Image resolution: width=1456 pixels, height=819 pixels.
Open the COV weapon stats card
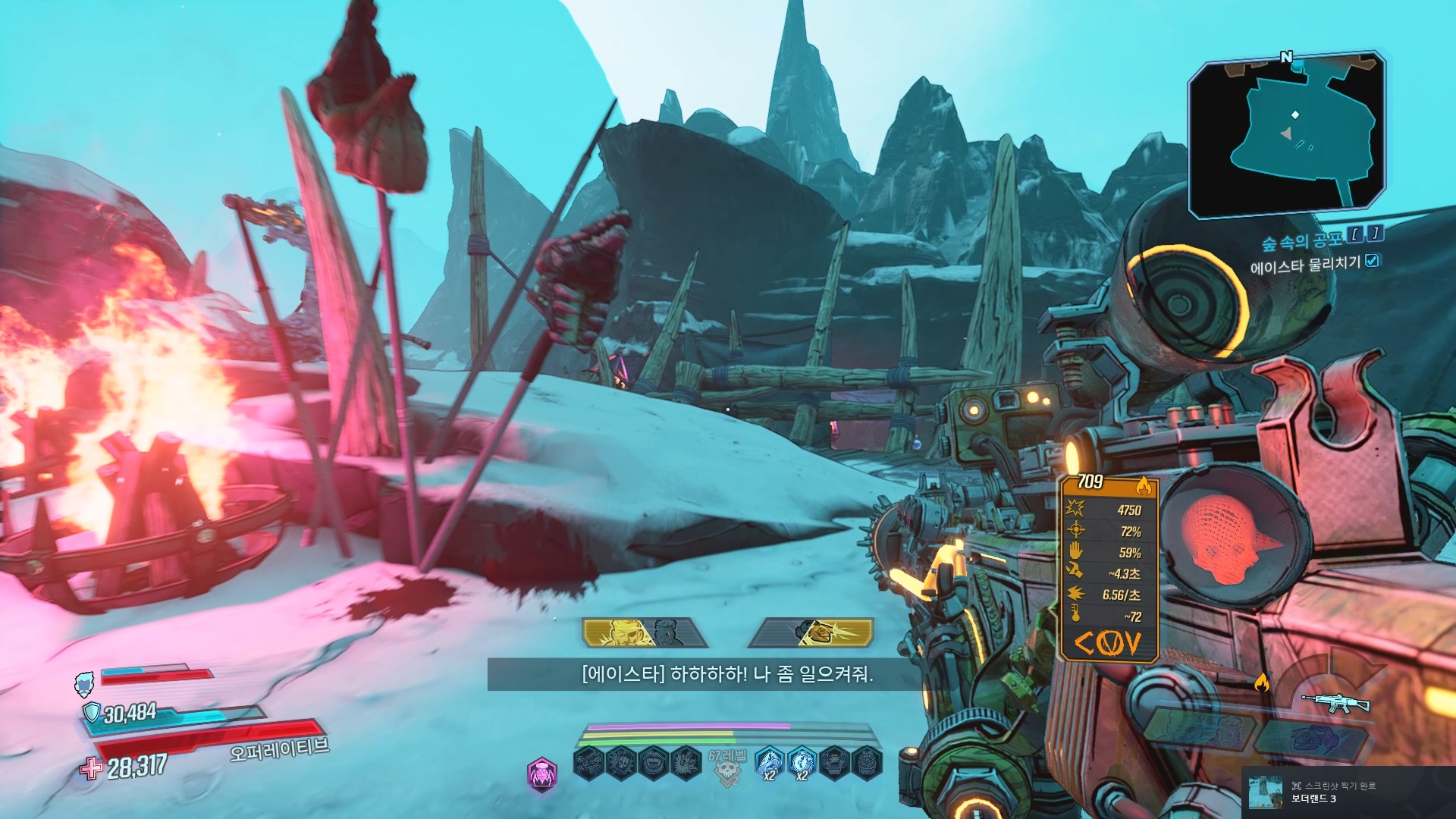[x=1109, y=567]
